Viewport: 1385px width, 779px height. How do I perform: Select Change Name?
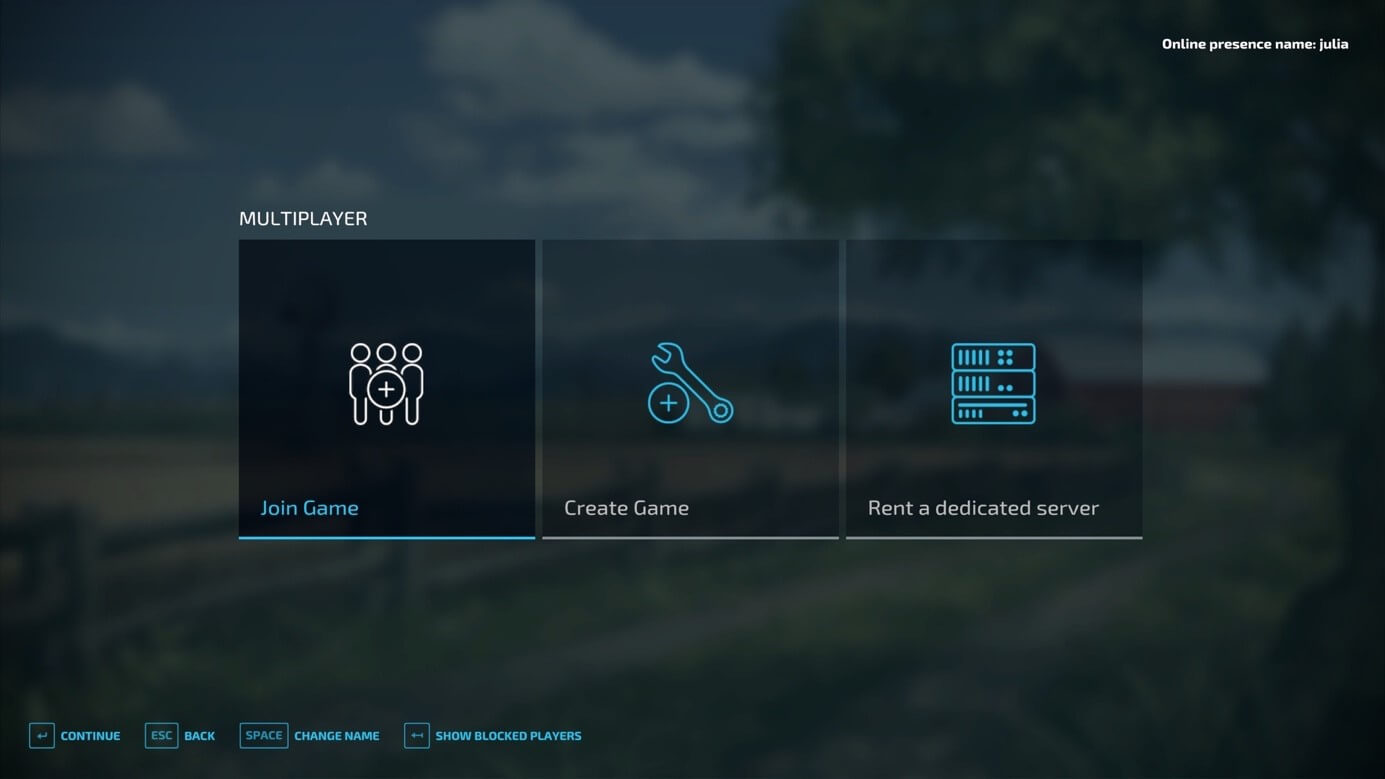(336, 736)
